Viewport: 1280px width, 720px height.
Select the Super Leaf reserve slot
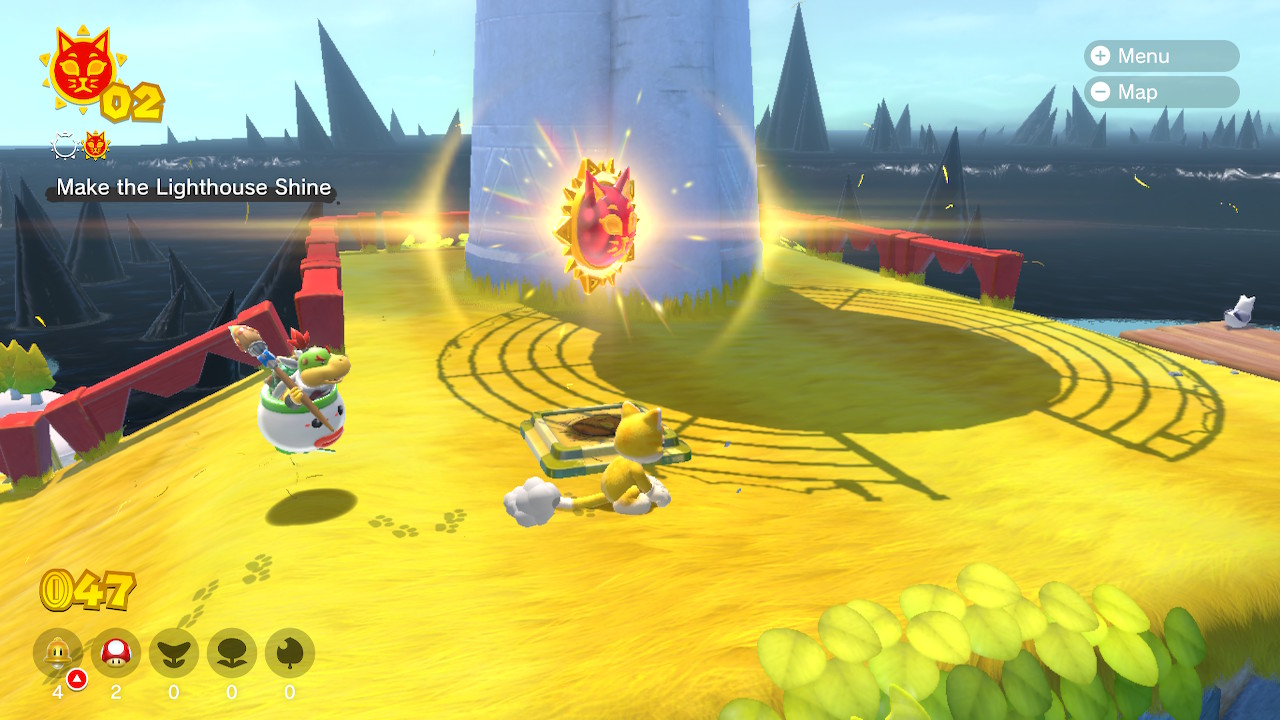click(290, 654)
